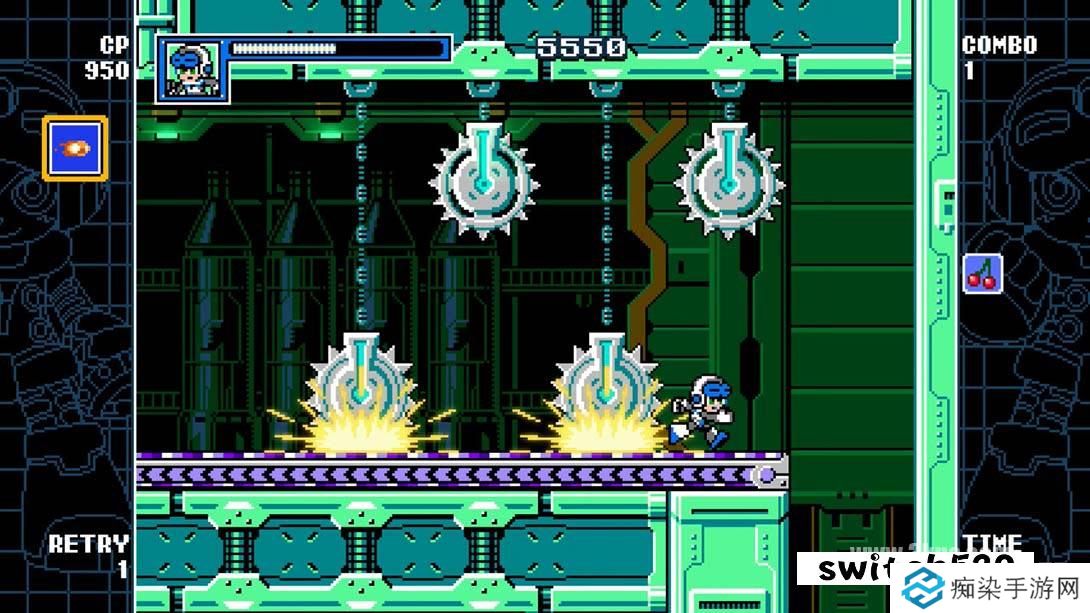1090x613 pixels.
Task: Select the fireball weapon icon
Action: [75, 149]
